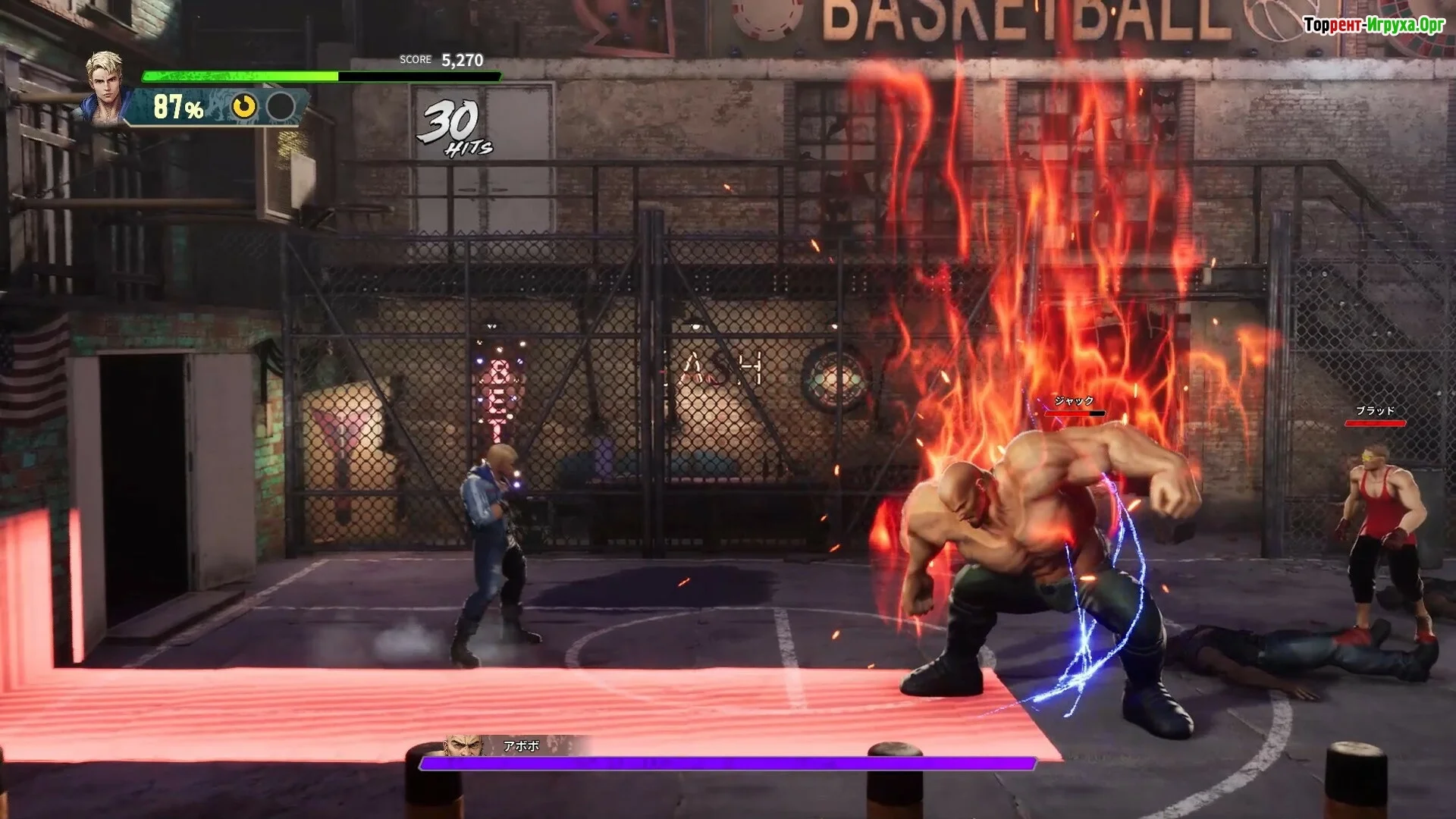Click the Abobo boss portrait
The image size is (1456, 819).
464,745
